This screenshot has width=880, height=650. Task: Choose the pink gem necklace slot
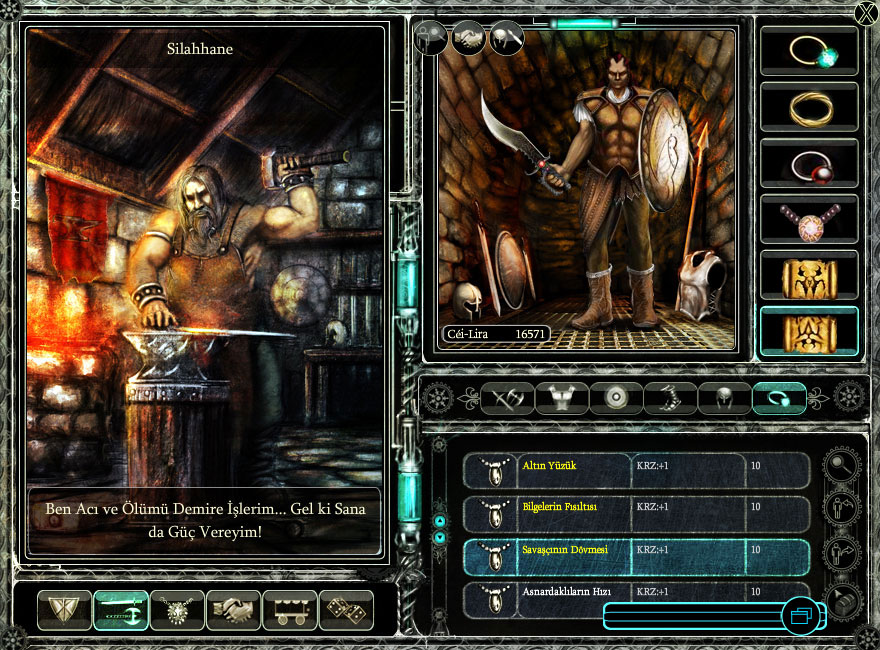[809, 219]
